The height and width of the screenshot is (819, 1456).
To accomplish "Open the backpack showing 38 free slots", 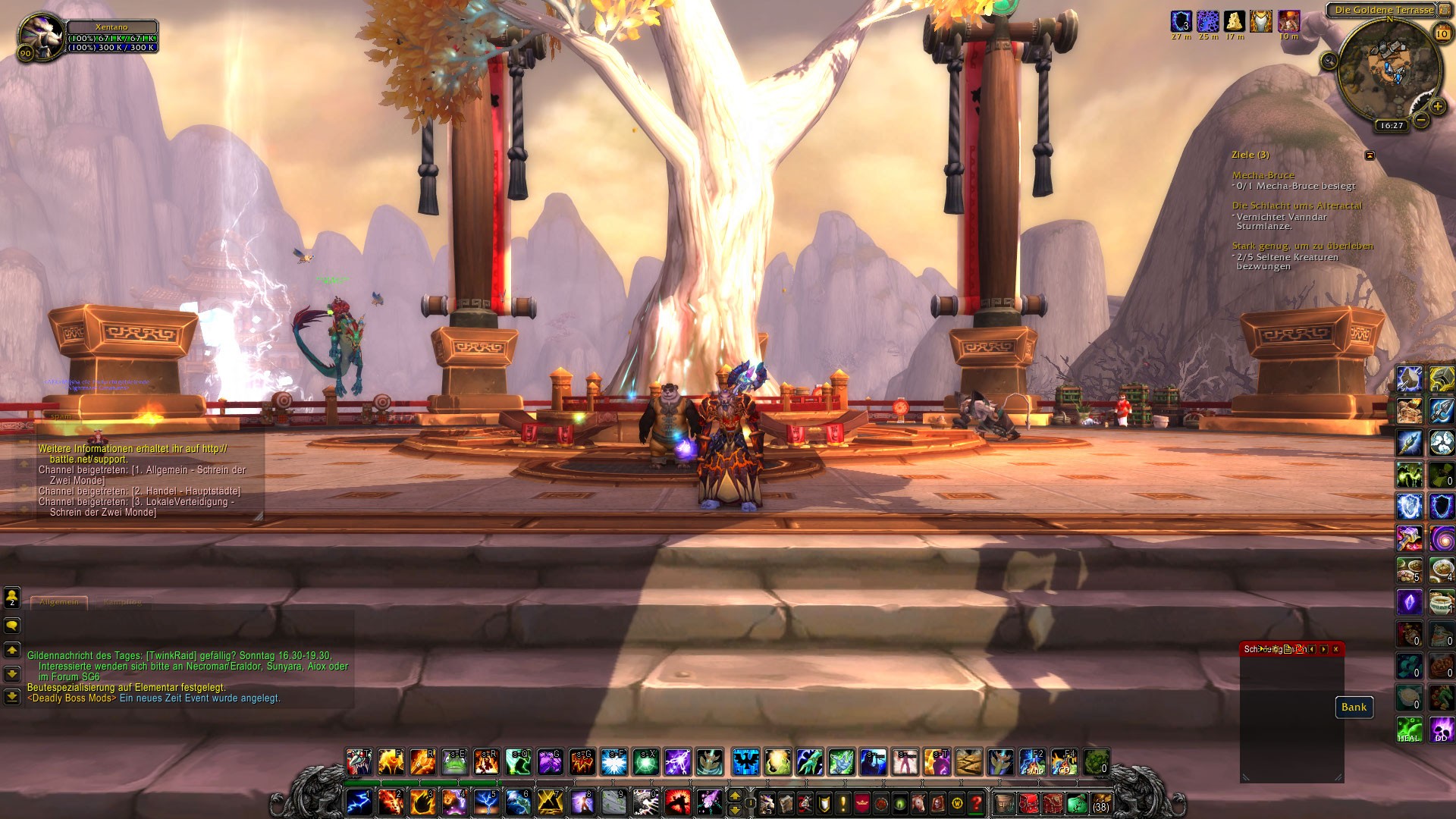I will click(x=1100, y=802).
